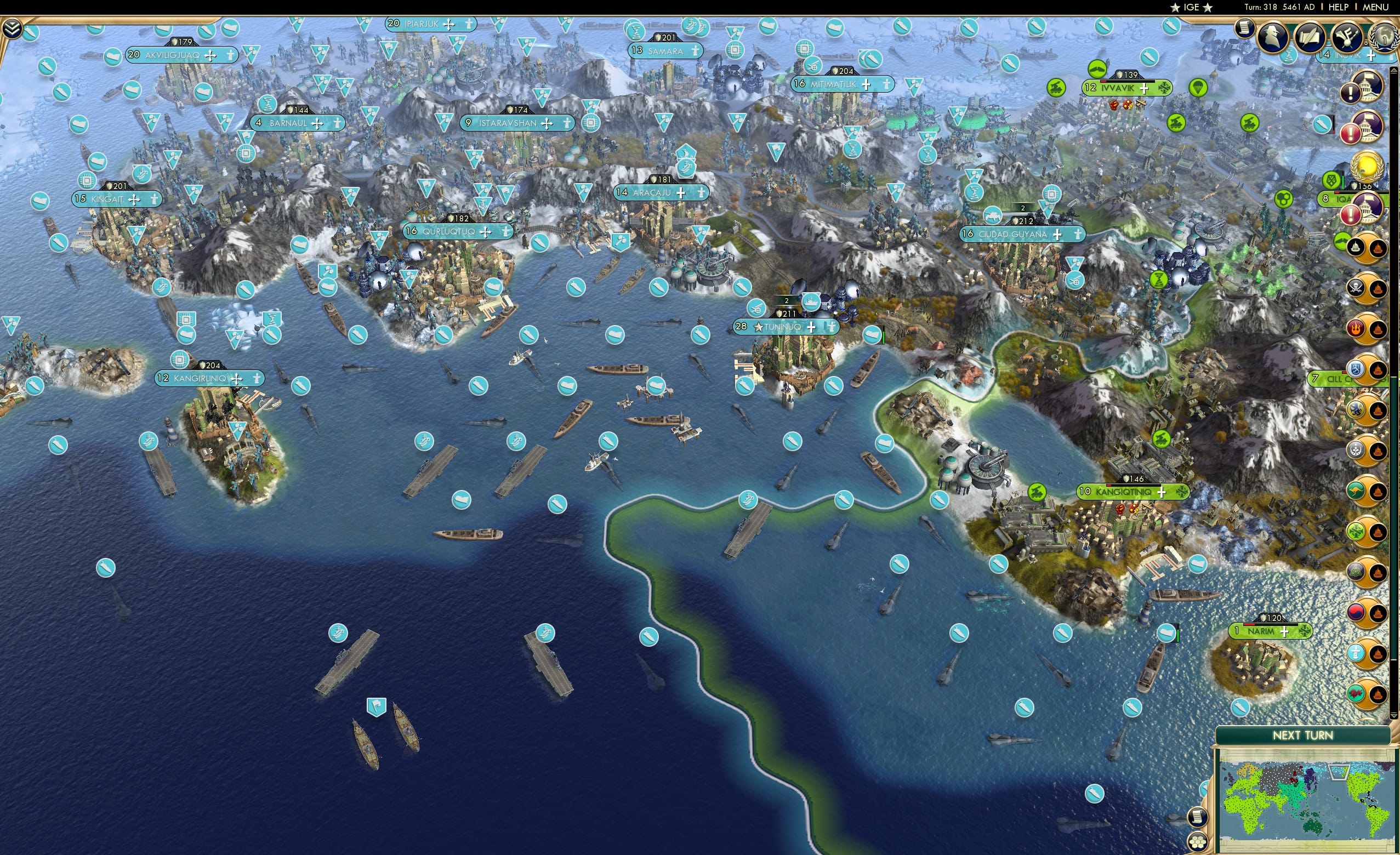1400x855 pixels.
Task: Open HELP from the top bar
Action: click(x=1339, y=7)
